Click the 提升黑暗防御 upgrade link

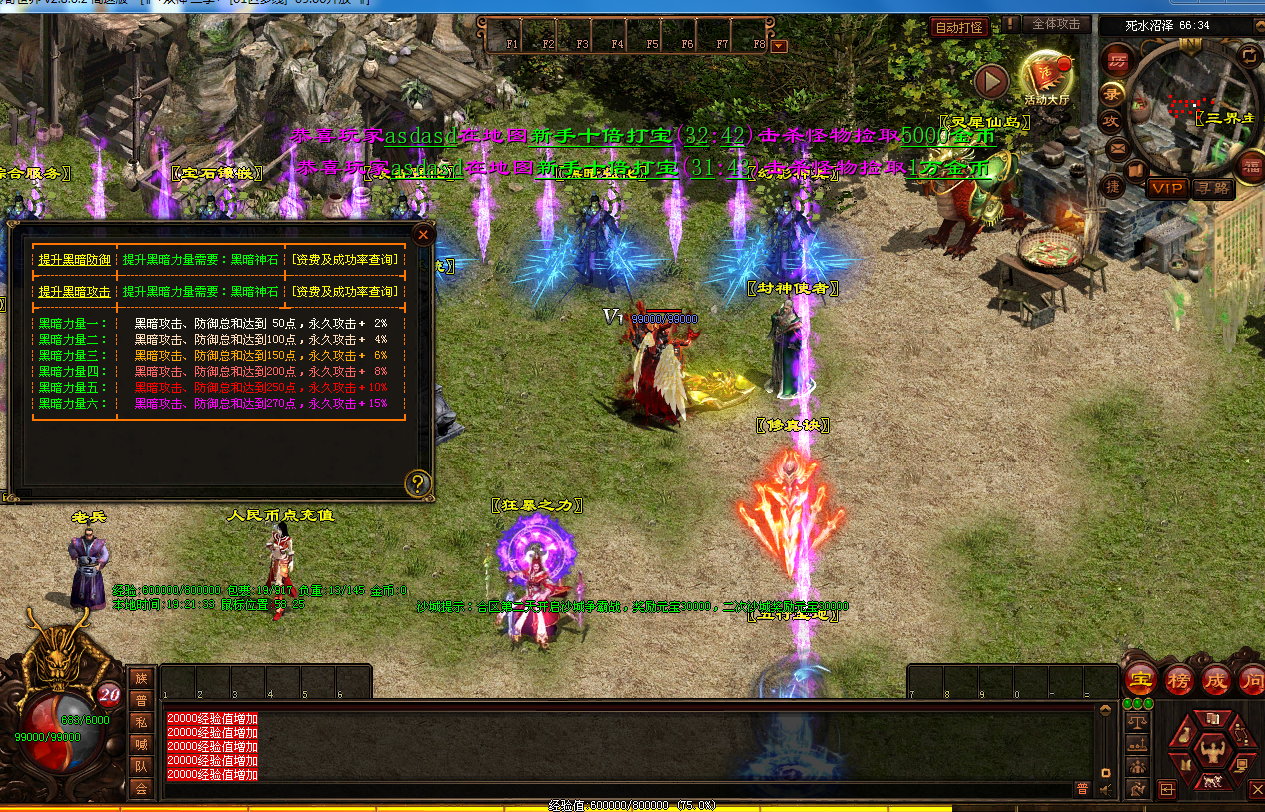pos(75,260)
